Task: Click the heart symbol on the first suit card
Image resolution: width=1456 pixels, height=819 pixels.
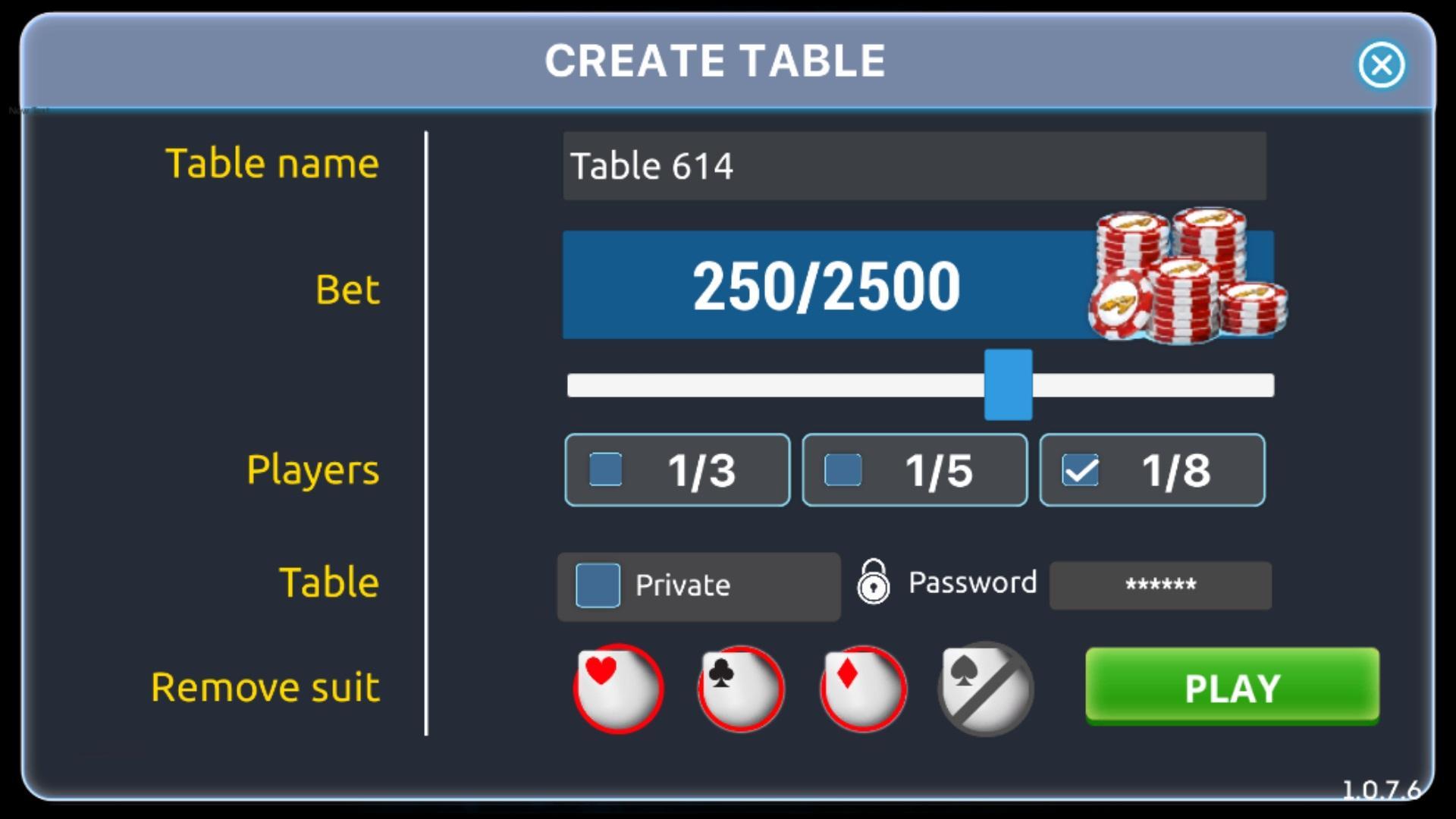Action: [x=601, y=670]
